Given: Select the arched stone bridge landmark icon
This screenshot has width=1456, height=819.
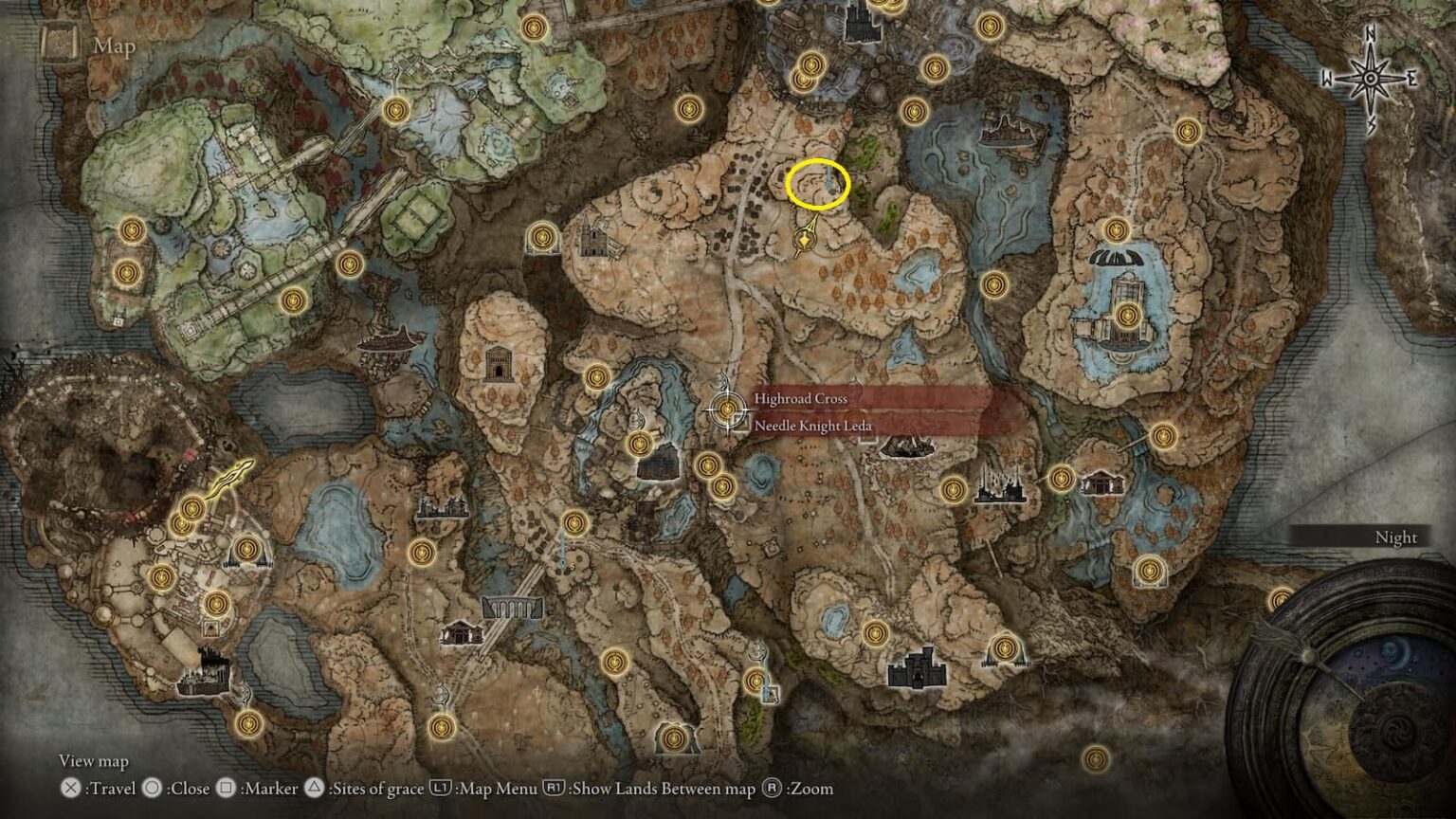Looking at the screenshot, I should [512, 607].
